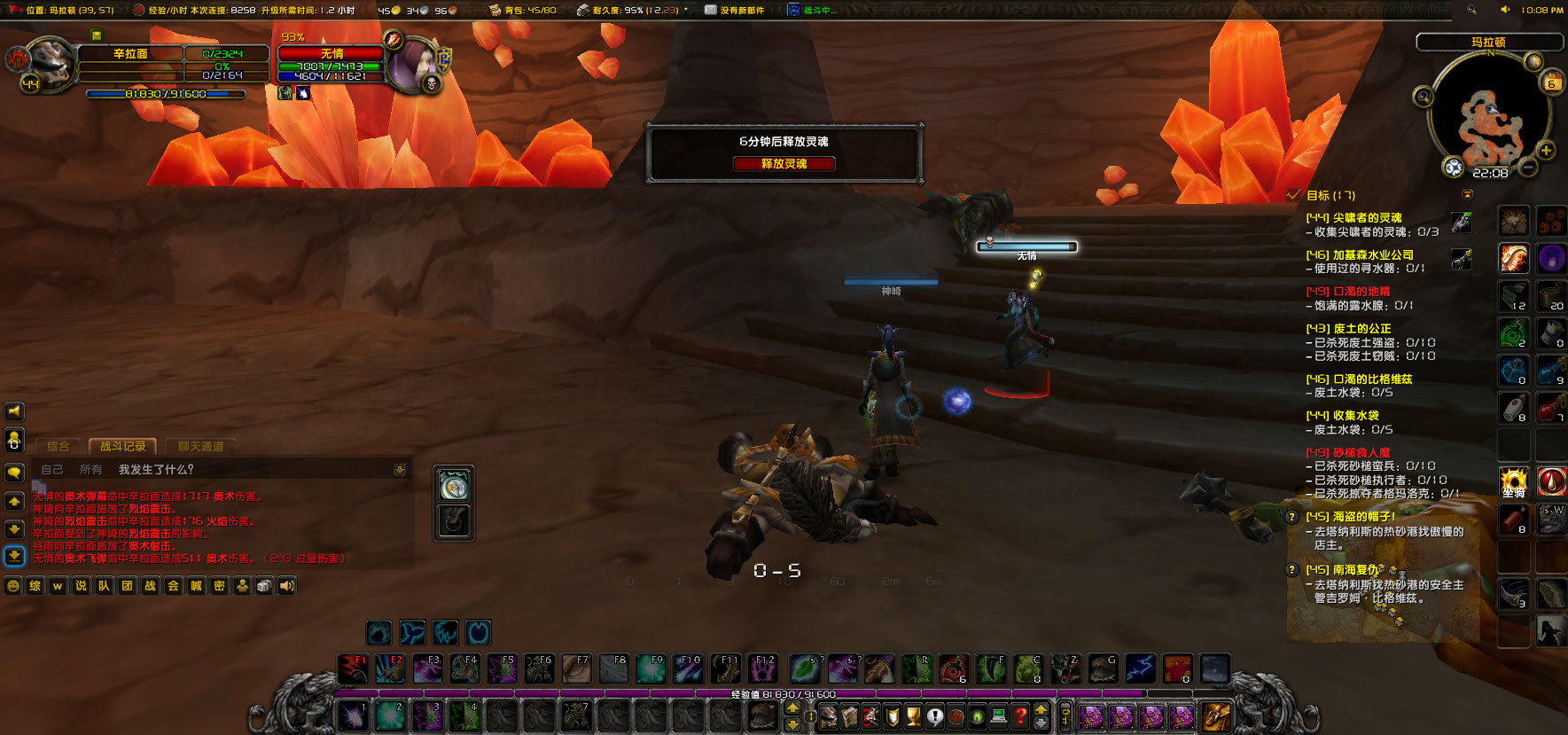Open game options with the computer icon

998,716
